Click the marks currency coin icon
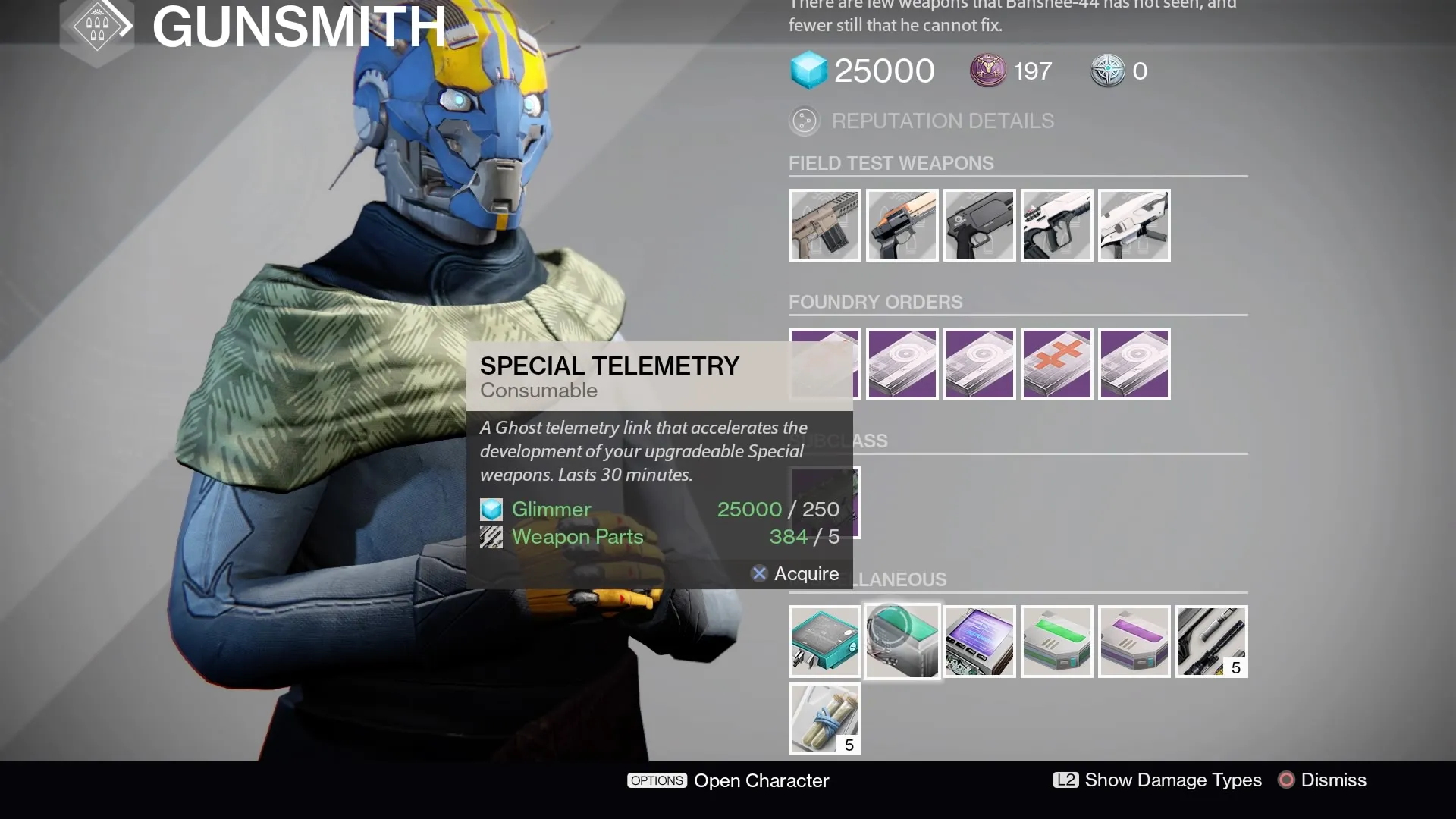This screenshot has width=1456, height=819. pos(989,71)
